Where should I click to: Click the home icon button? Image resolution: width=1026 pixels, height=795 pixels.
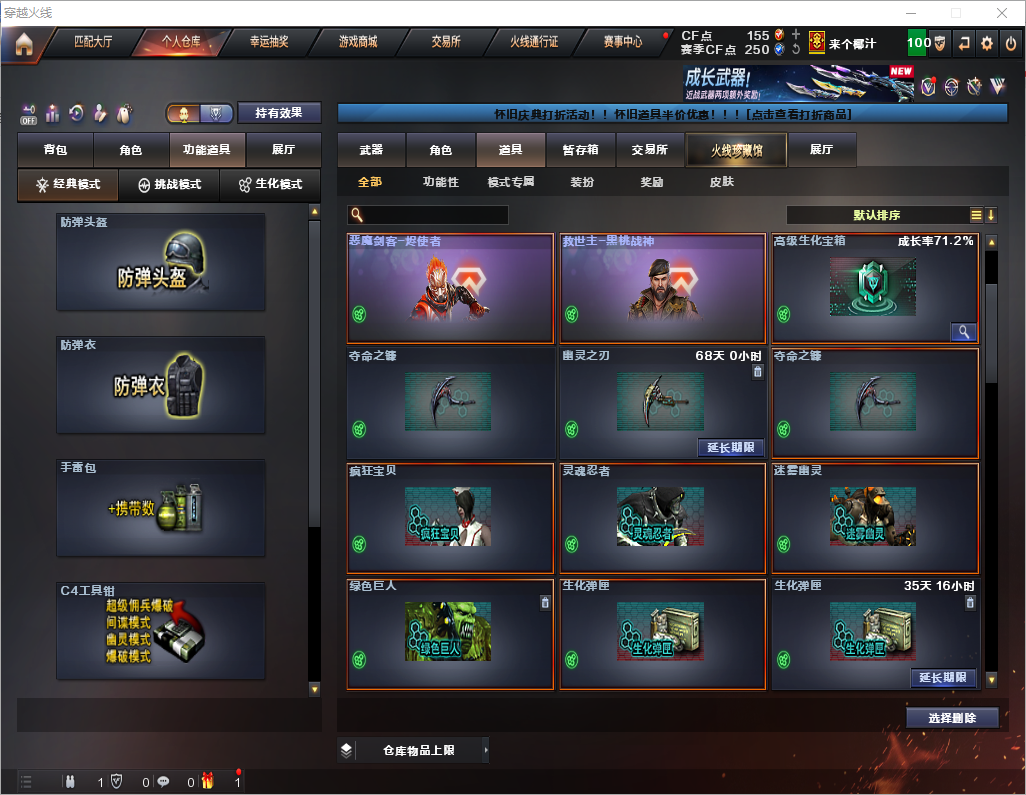(23, 43)
